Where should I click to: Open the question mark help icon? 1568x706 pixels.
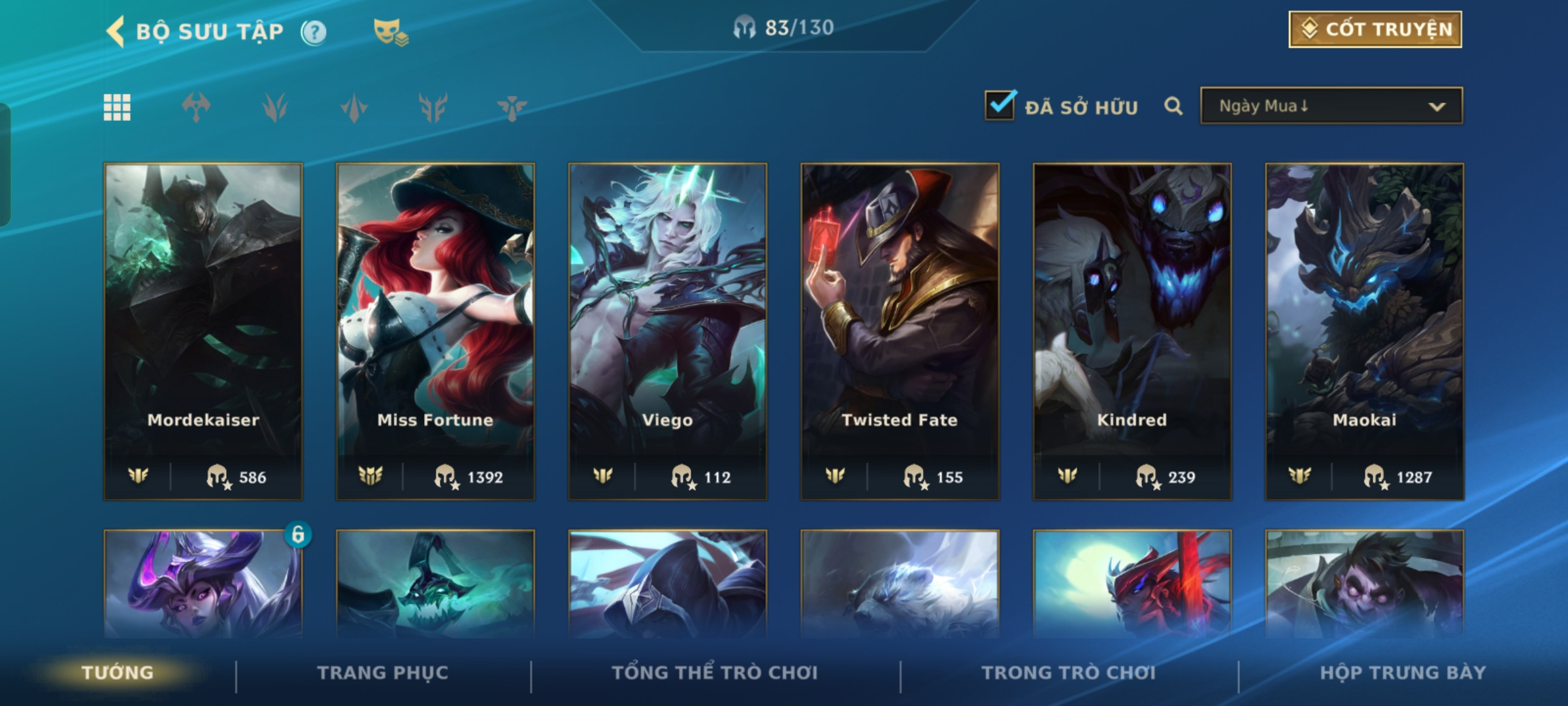tap(314, 32)
